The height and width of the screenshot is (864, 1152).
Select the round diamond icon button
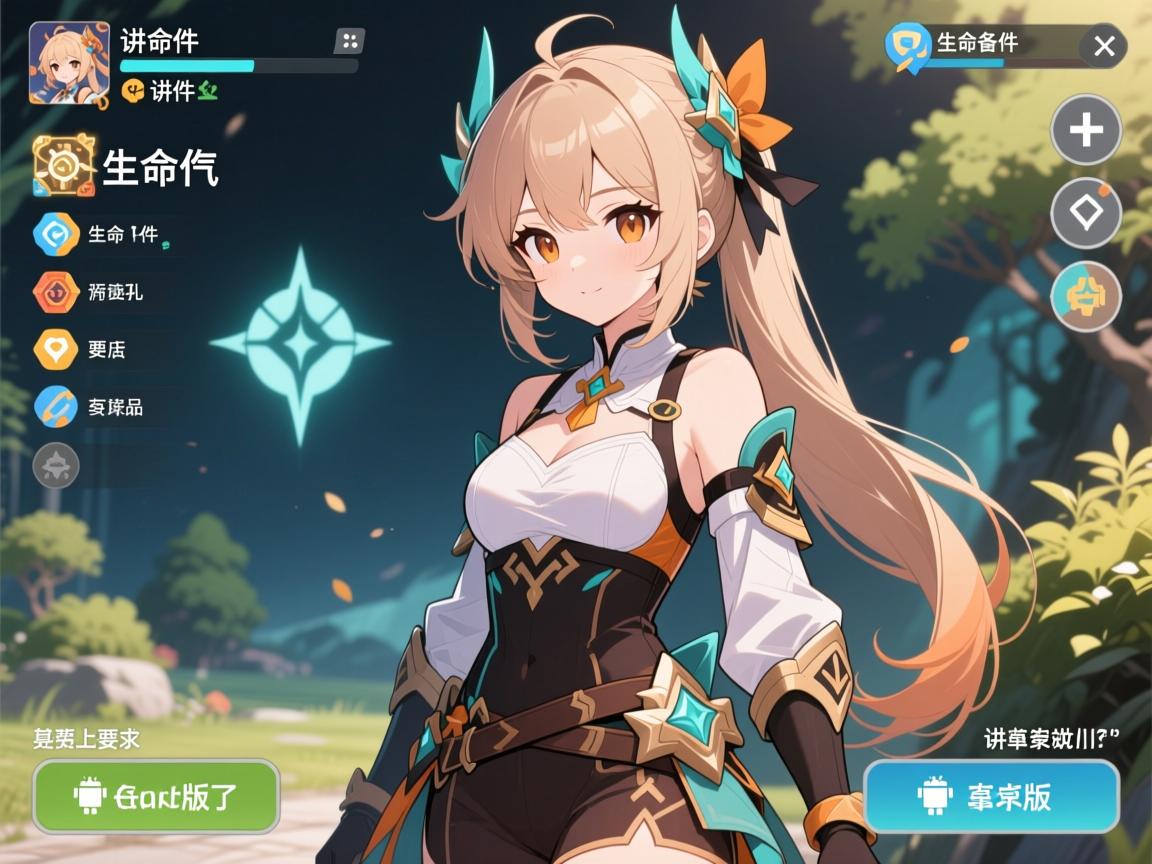1086,213
